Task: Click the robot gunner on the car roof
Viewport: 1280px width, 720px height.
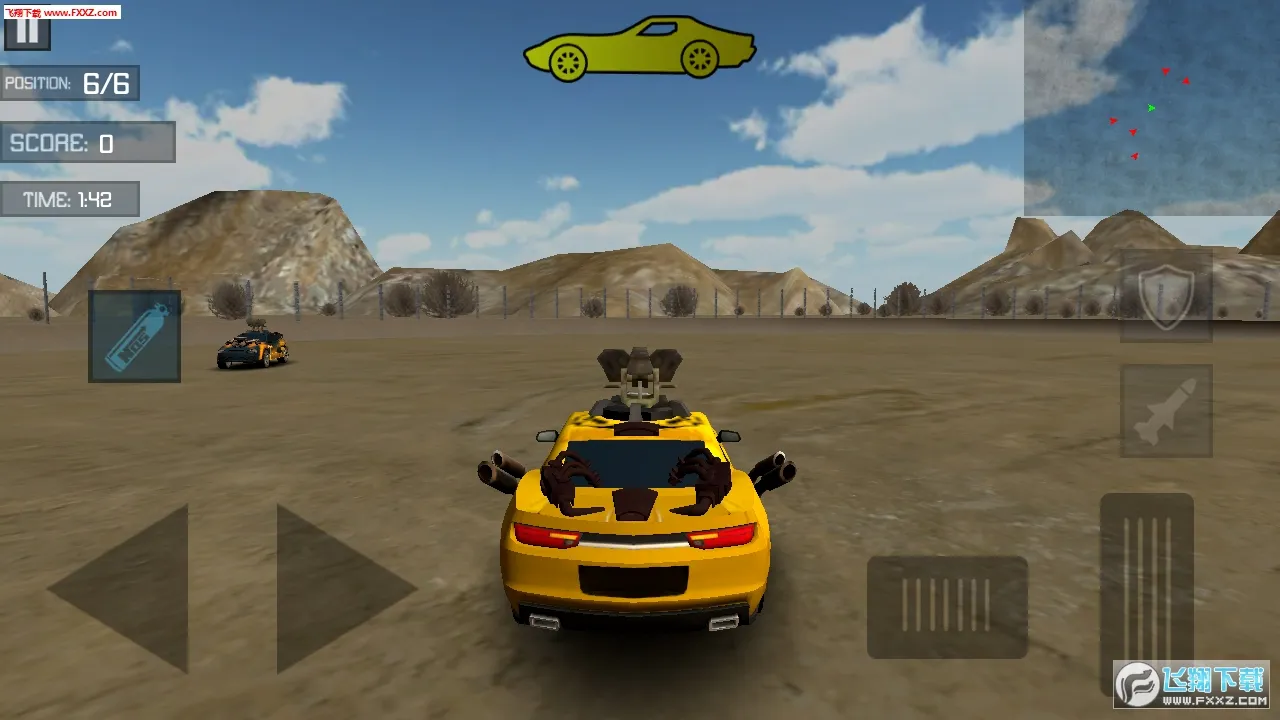Action: [x=640, y=380]
